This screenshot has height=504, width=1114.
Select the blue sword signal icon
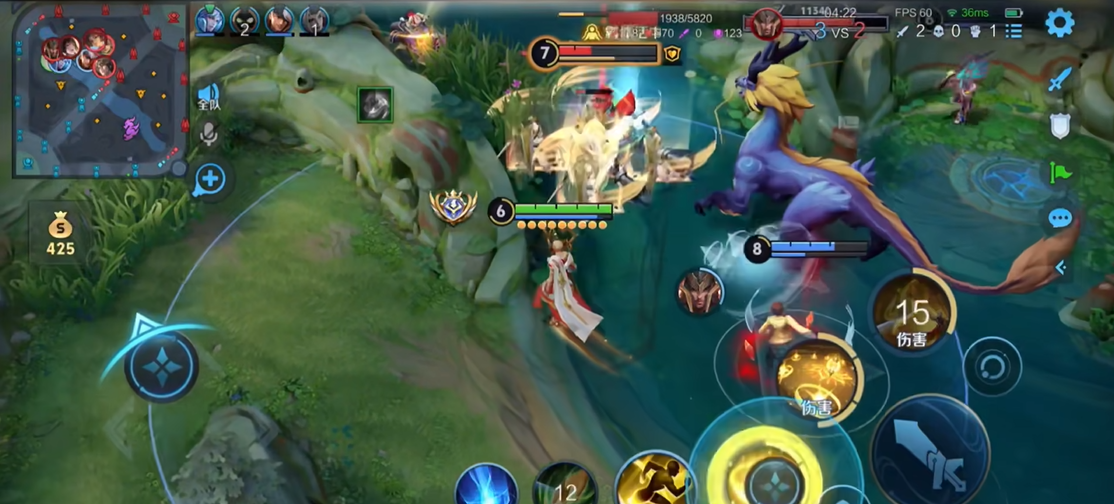1060,78
